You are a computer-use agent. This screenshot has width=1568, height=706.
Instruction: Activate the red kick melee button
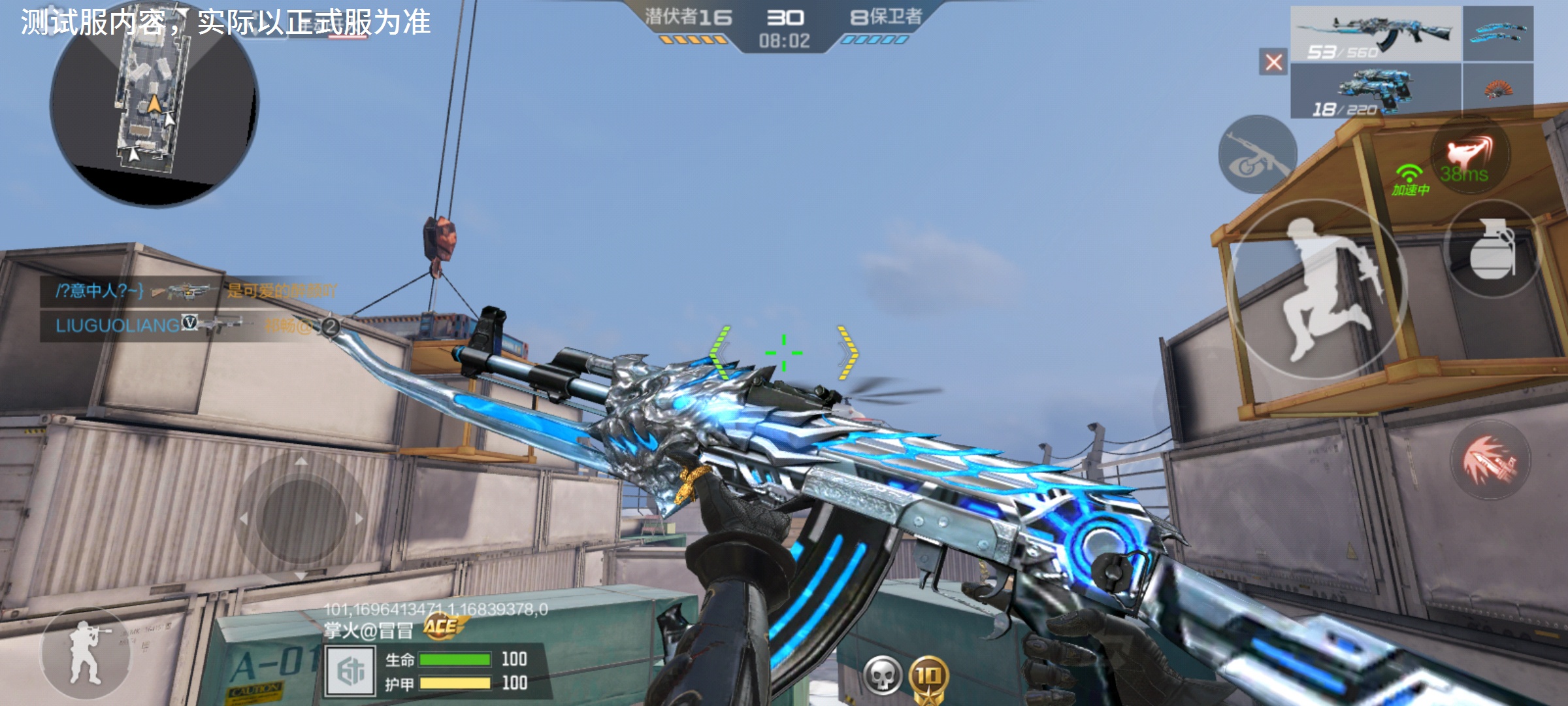tap(1470, 154)
